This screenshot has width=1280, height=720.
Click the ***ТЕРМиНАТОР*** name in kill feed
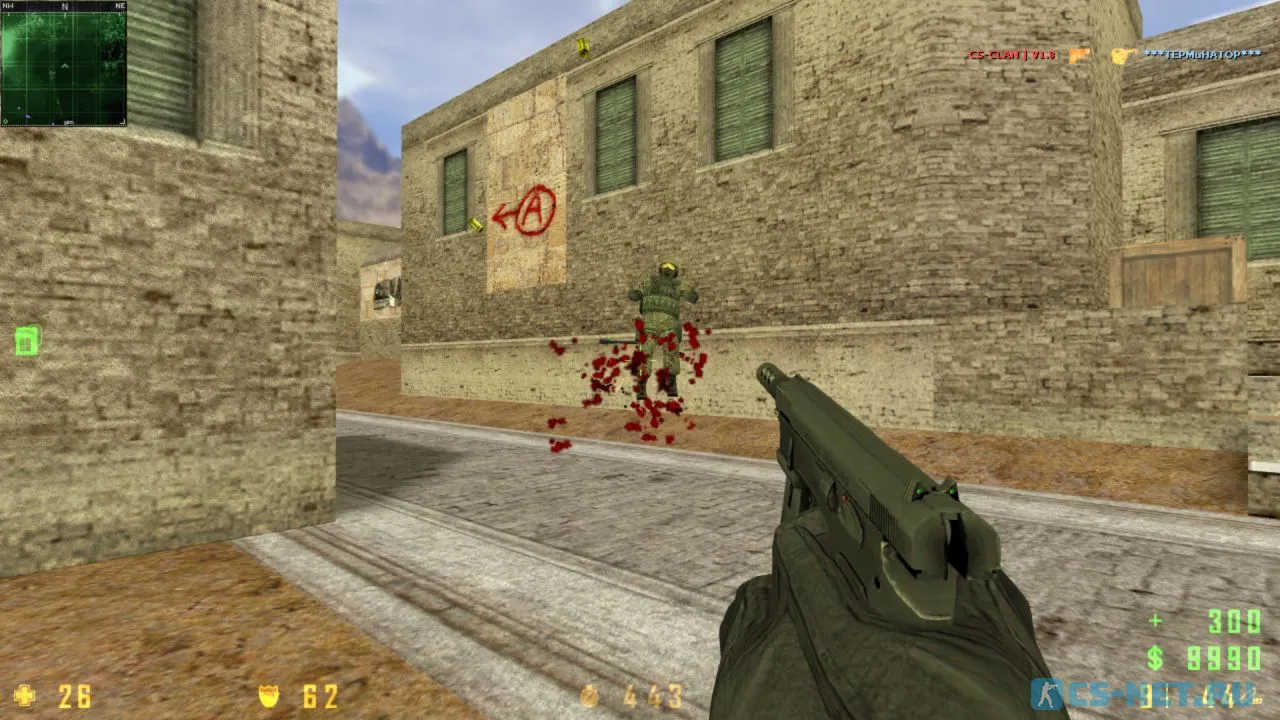coord(1203,55)
